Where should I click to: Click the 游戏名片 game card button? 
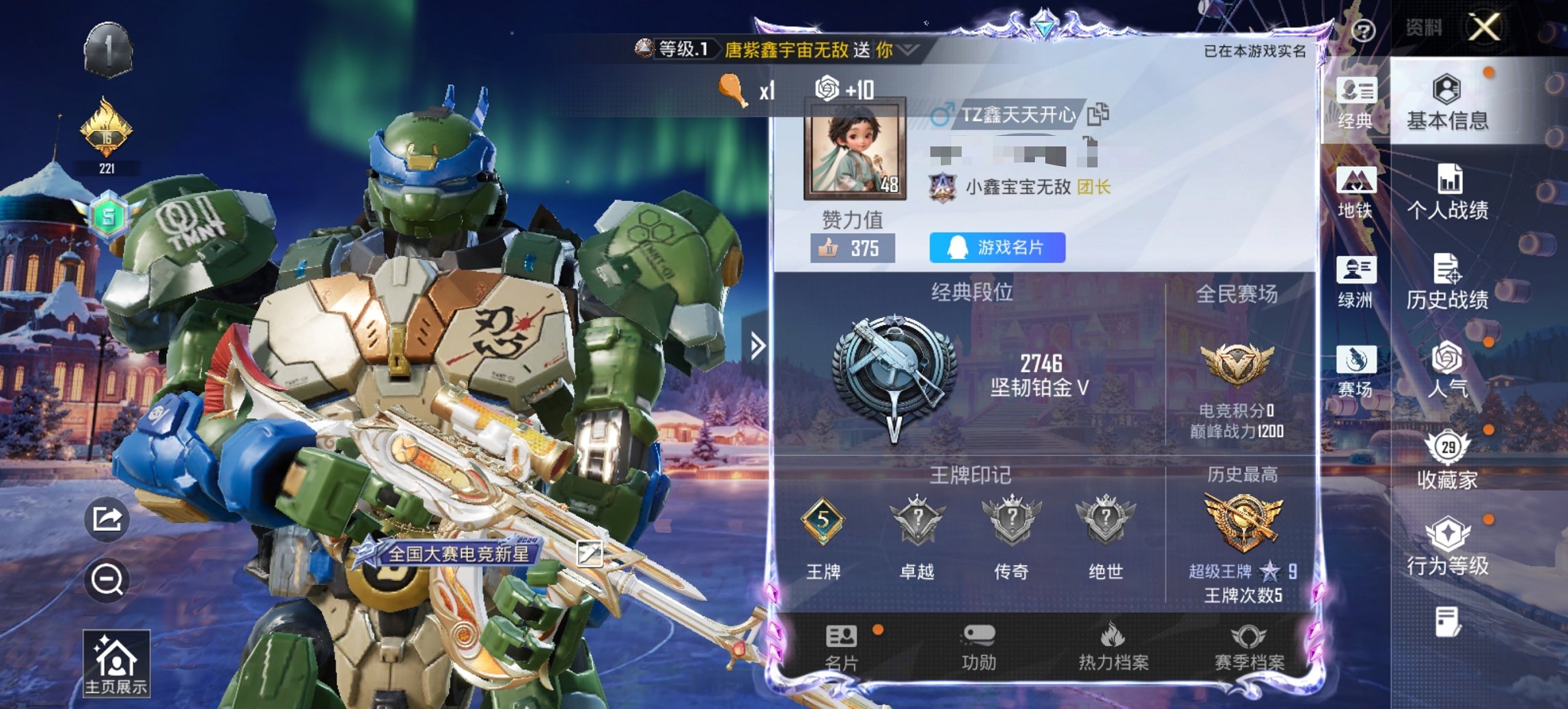[996, 248]
